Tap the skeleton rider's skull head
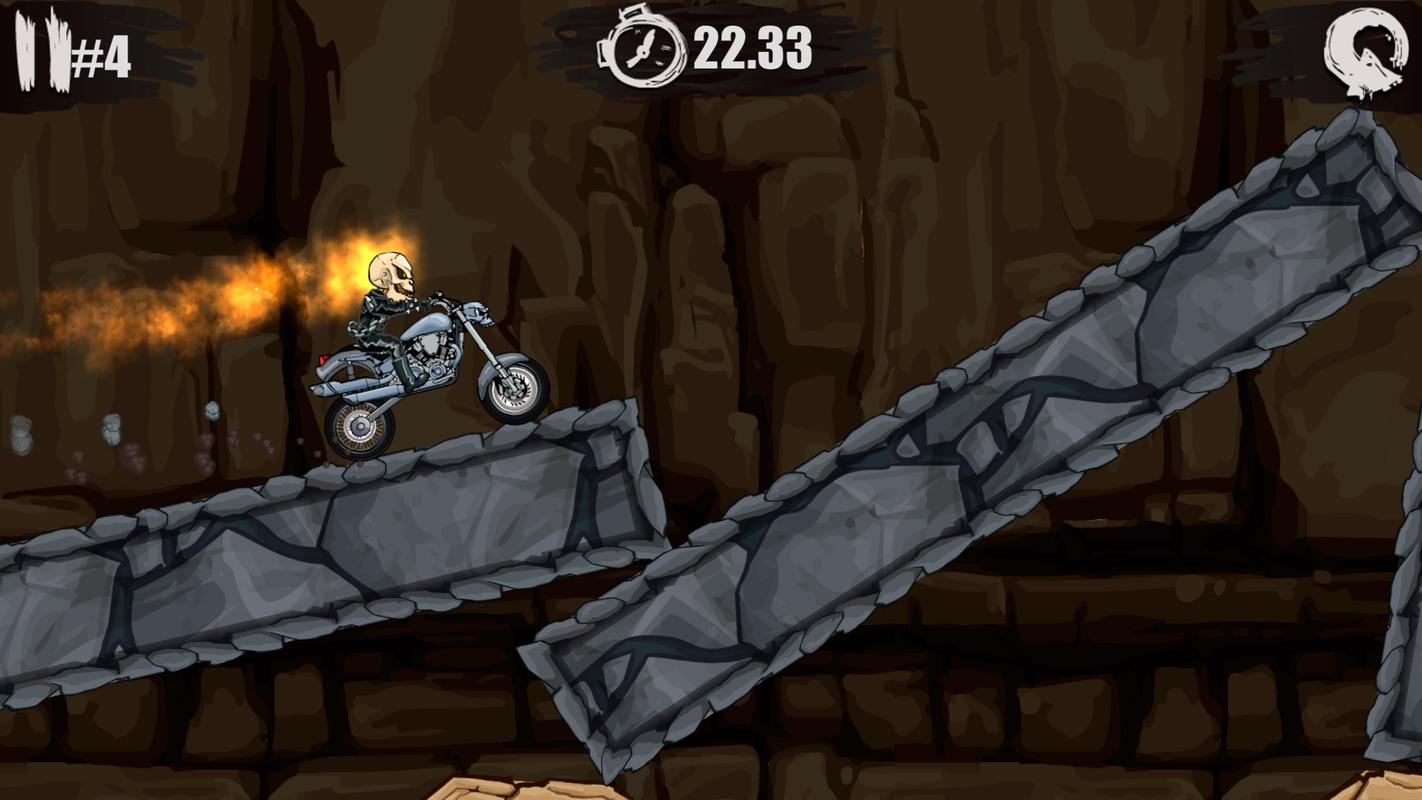Screen dimensions: 1422x800 coord(390,270)
